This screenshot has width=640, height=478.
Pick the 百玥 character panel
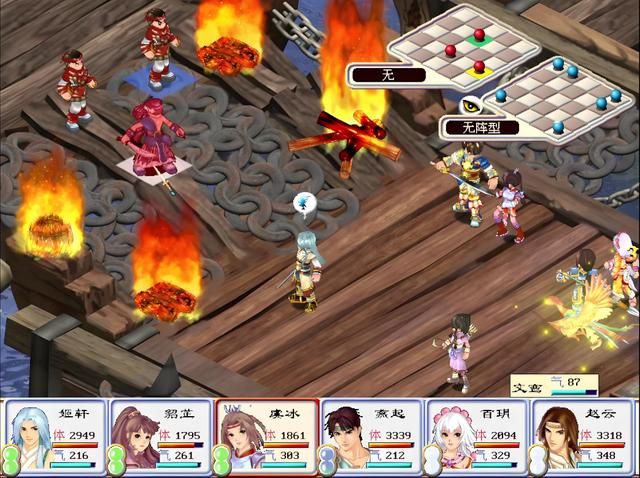click(478, 436)
